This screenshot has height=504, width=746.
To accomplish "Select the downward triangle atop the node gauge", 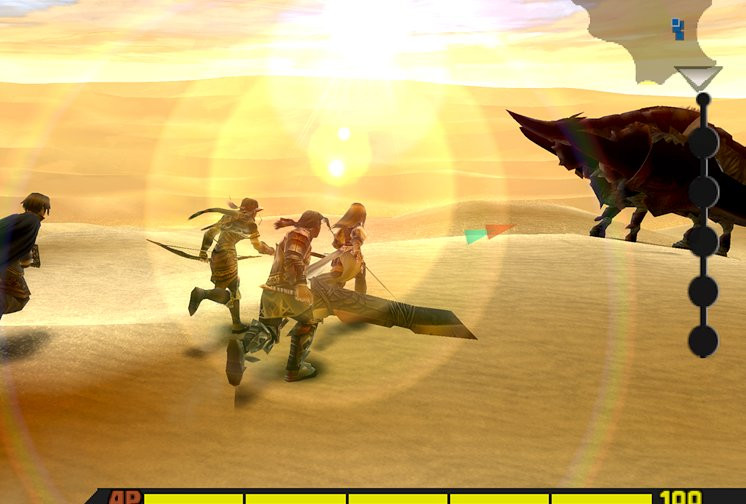I will pos(697,78).
